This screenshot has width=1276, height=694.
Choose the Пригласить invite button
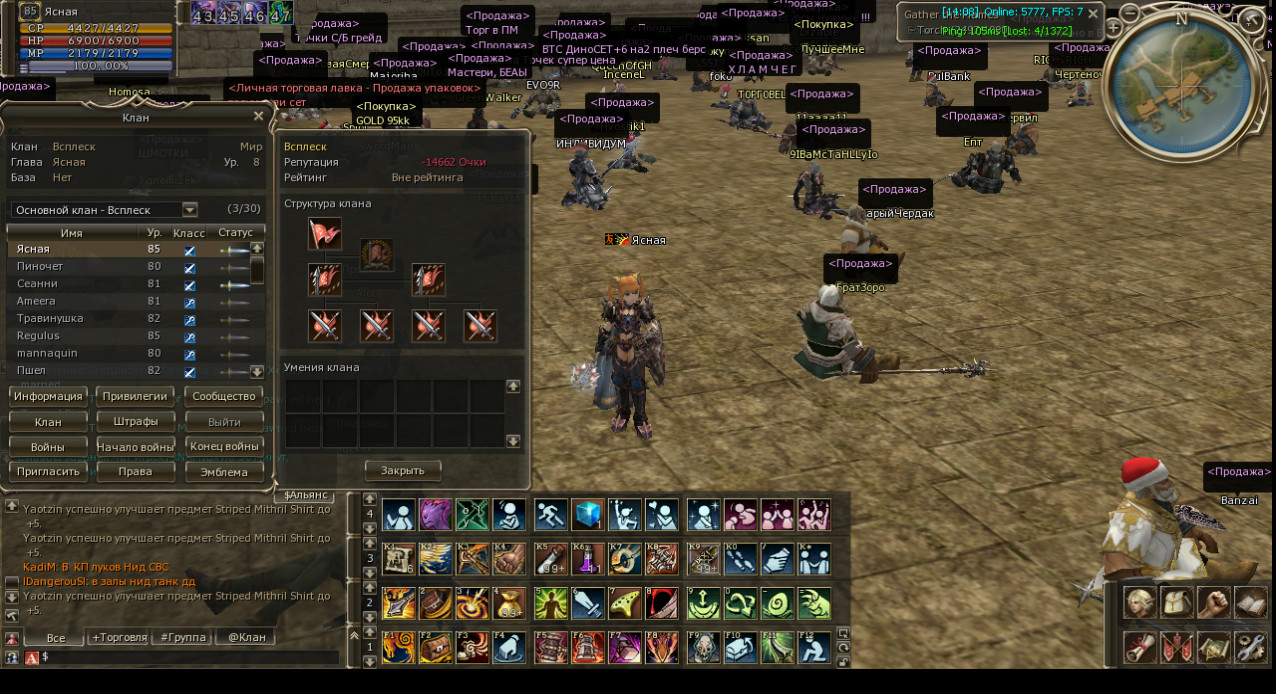[48, 472]
